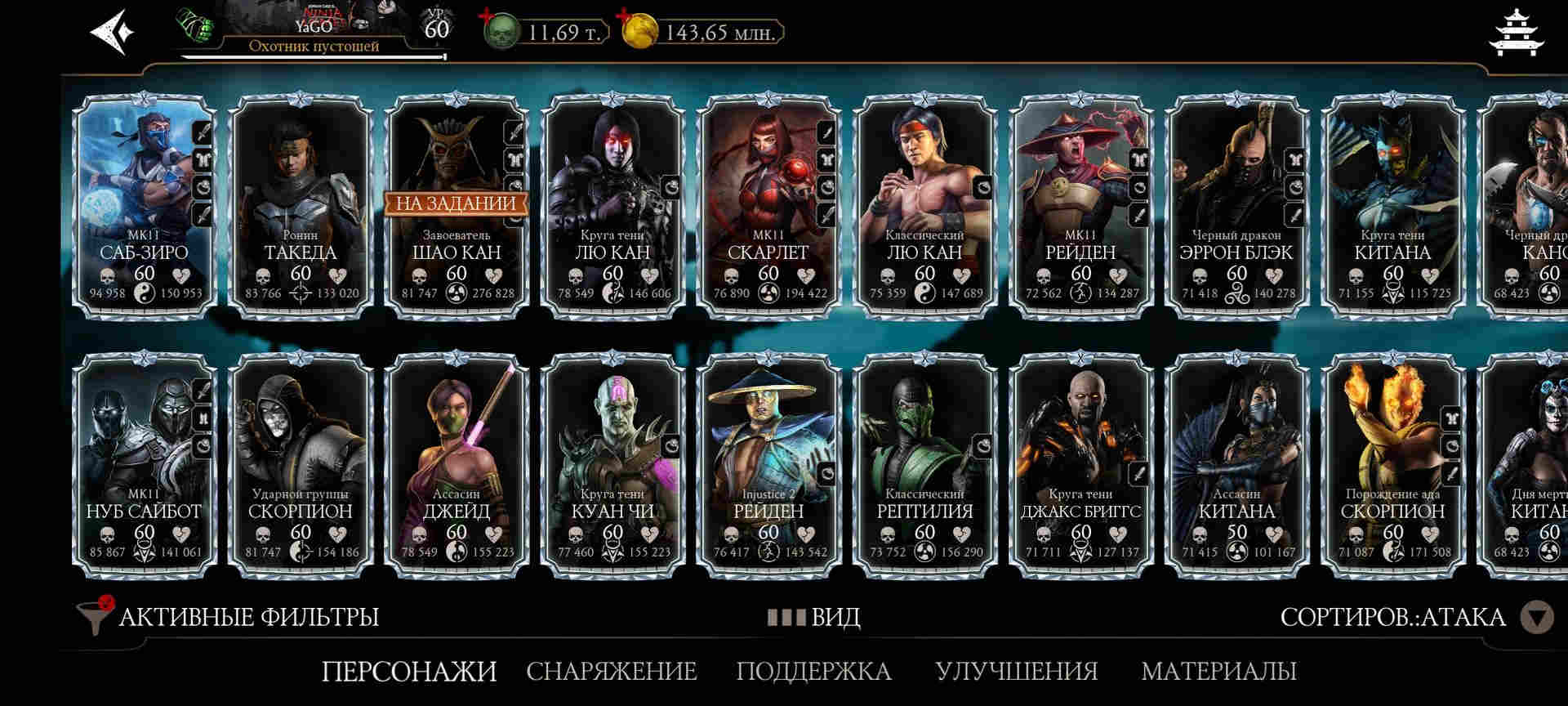Switch to the Снаряжение tab

tap(611, 671)
